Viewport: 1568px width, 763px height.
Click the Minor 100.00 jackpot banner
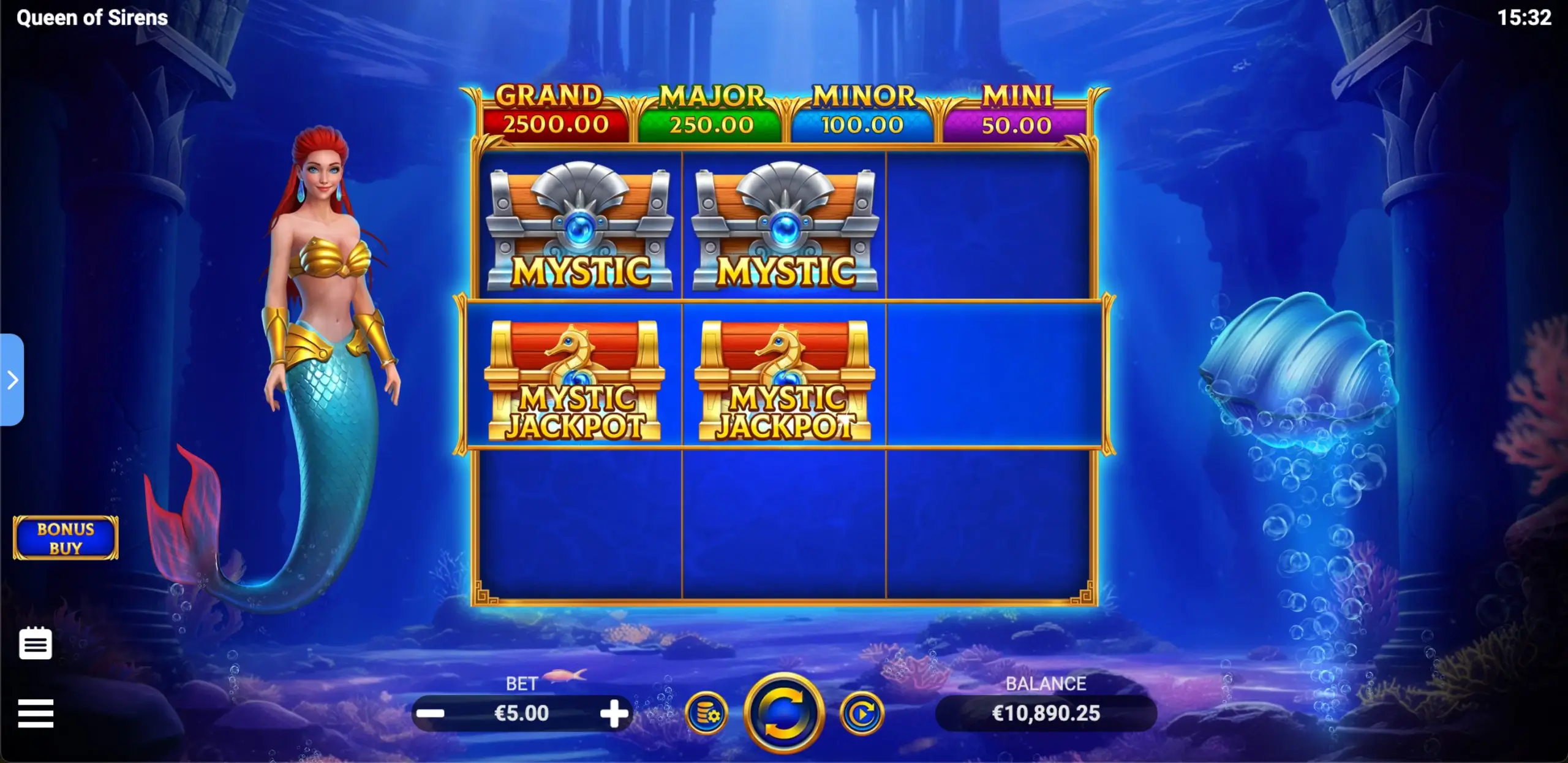[862, 110]
